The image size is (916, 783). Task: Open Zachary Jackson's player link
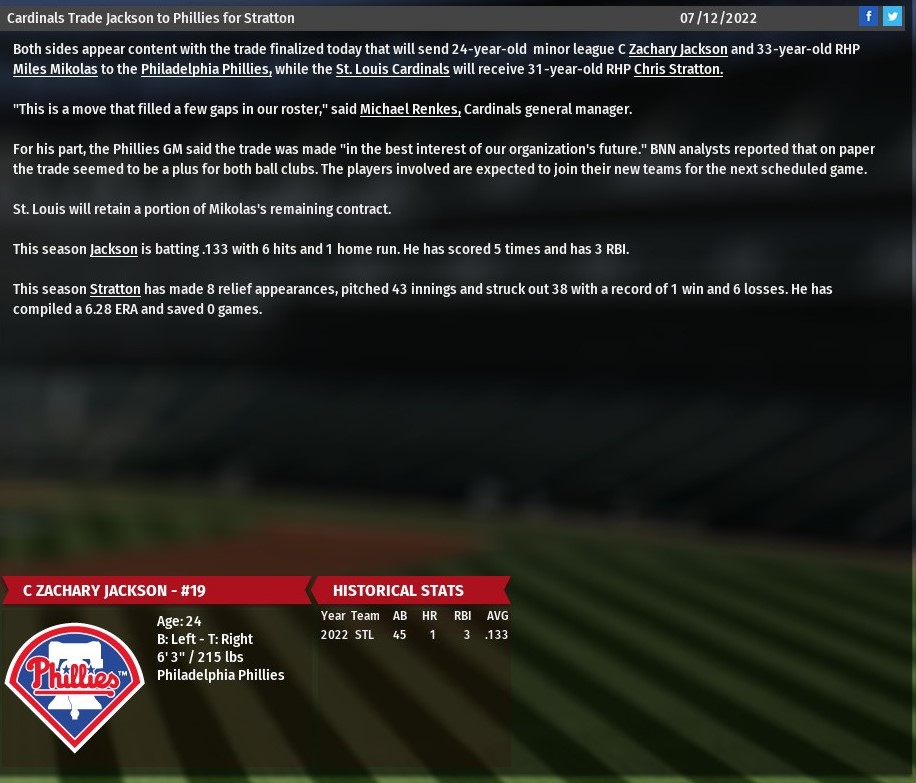click(678, 49)
